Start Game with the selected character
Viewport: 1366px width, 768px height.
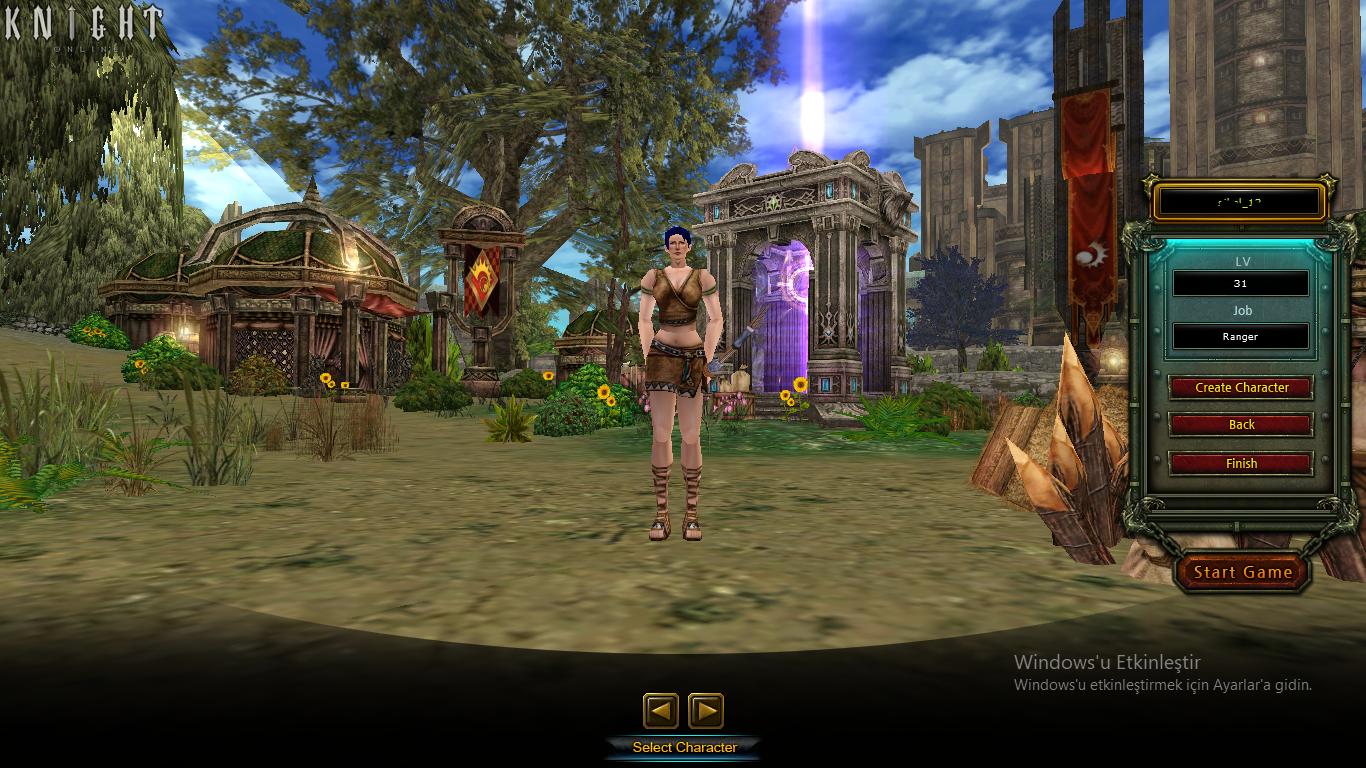1242,572
